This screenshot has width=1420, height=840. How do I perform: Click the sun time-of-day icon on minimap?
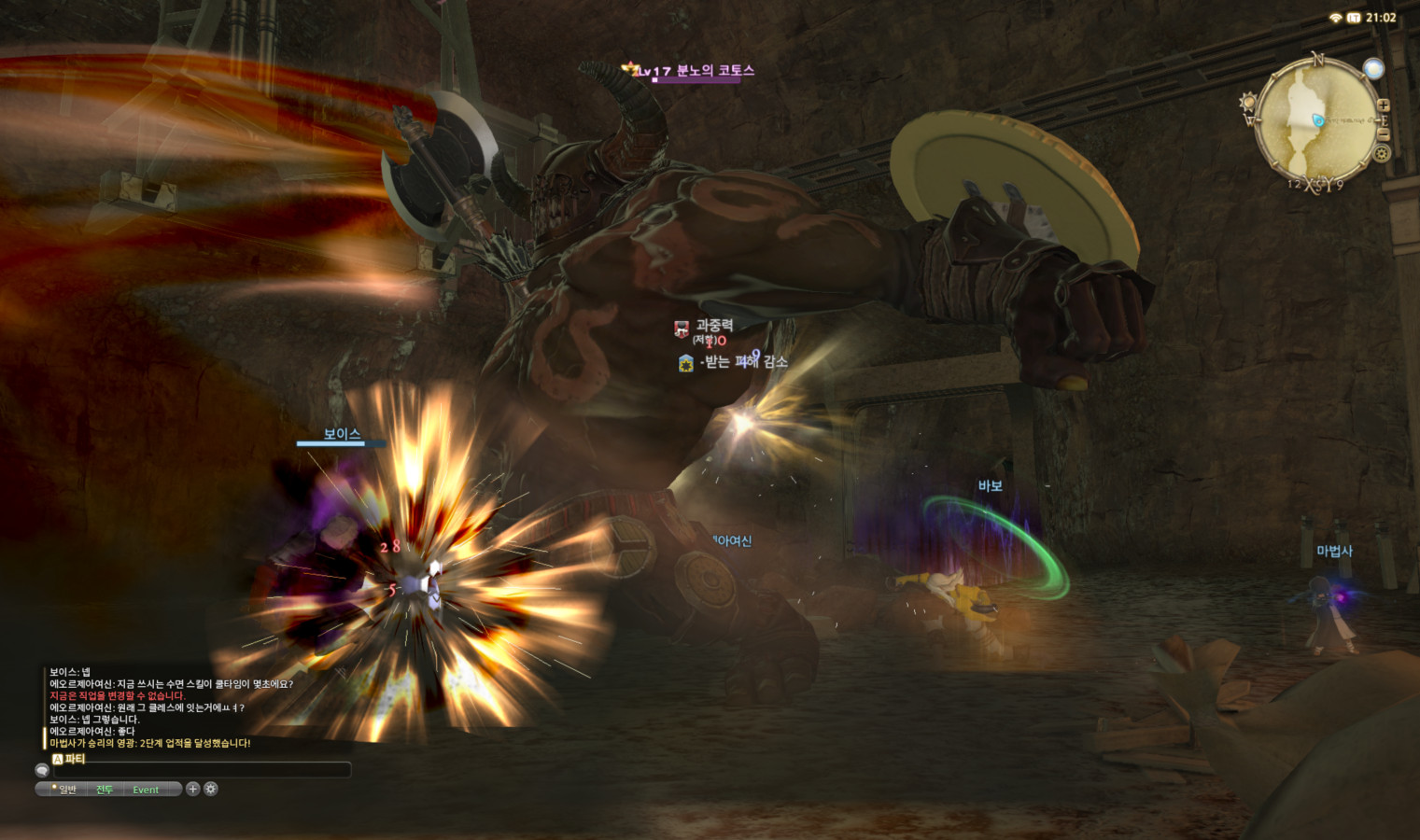point(1248,102)
